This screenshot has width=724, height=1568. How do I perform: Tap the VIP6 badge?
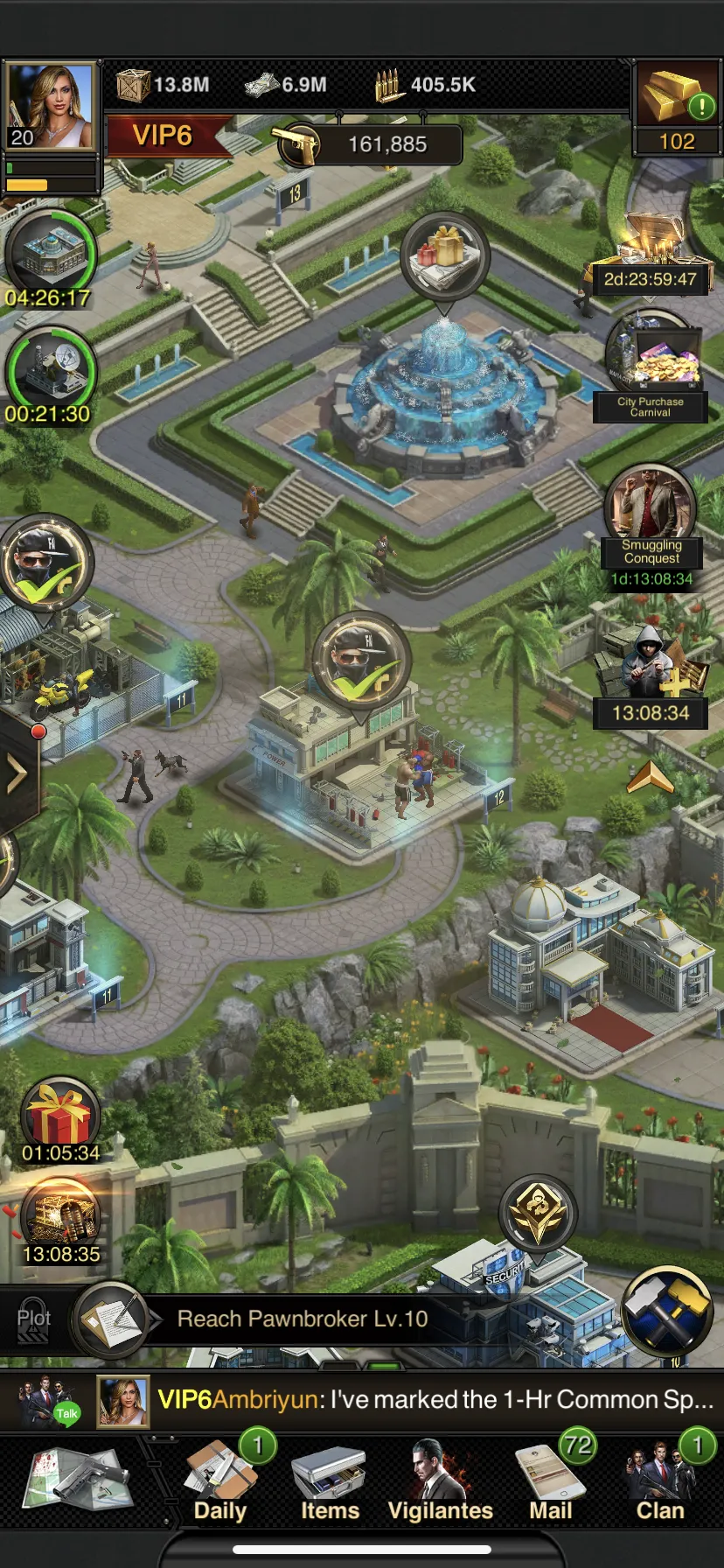pyautogui.click(x=164, y=136)
